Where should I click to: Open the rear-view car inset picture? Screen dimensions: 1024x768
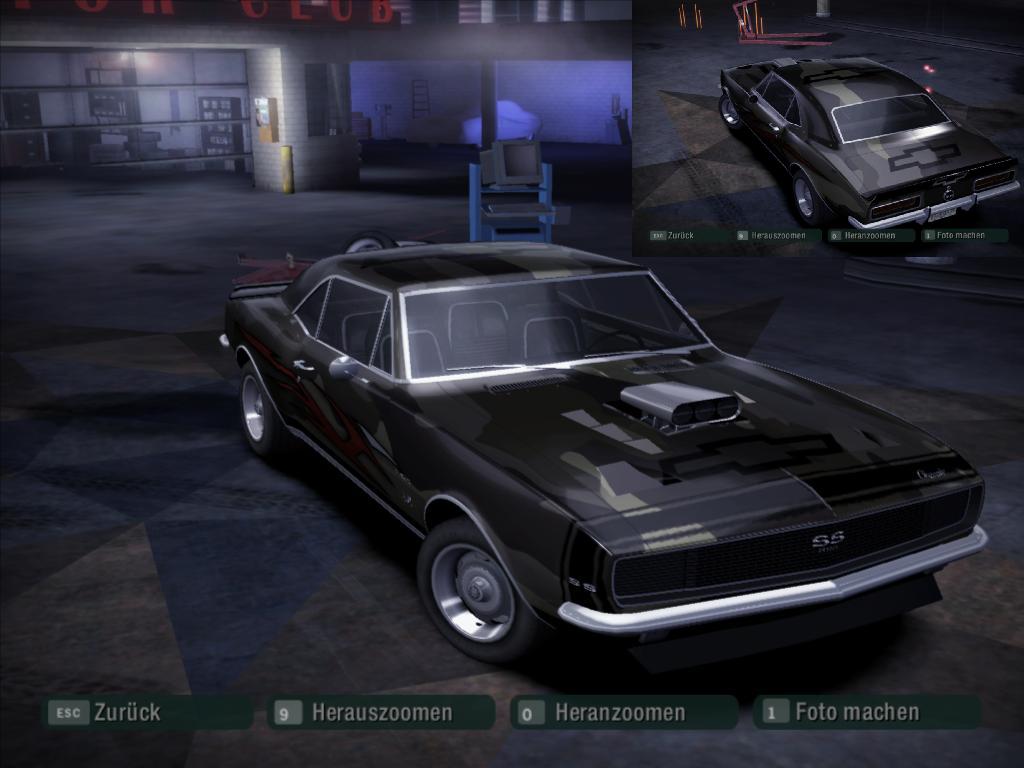click(x=828, y=118)
